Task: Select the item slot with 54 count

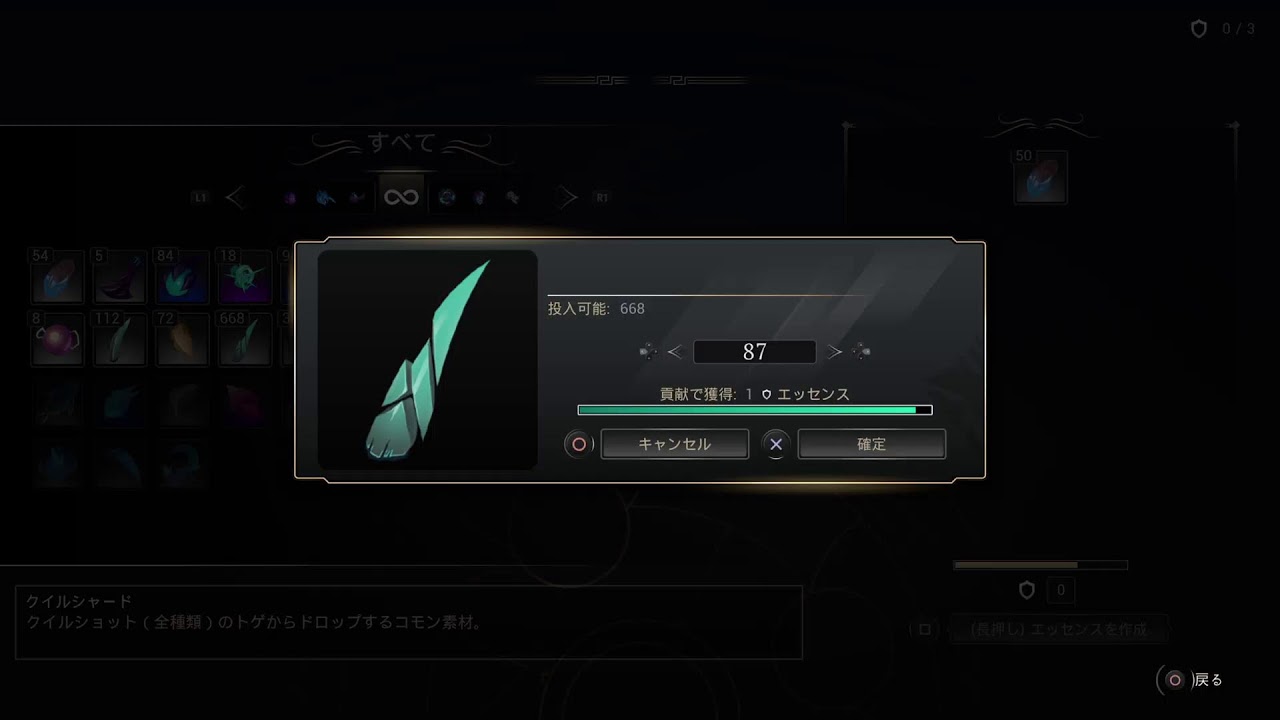Action: [x=57, y=277]
